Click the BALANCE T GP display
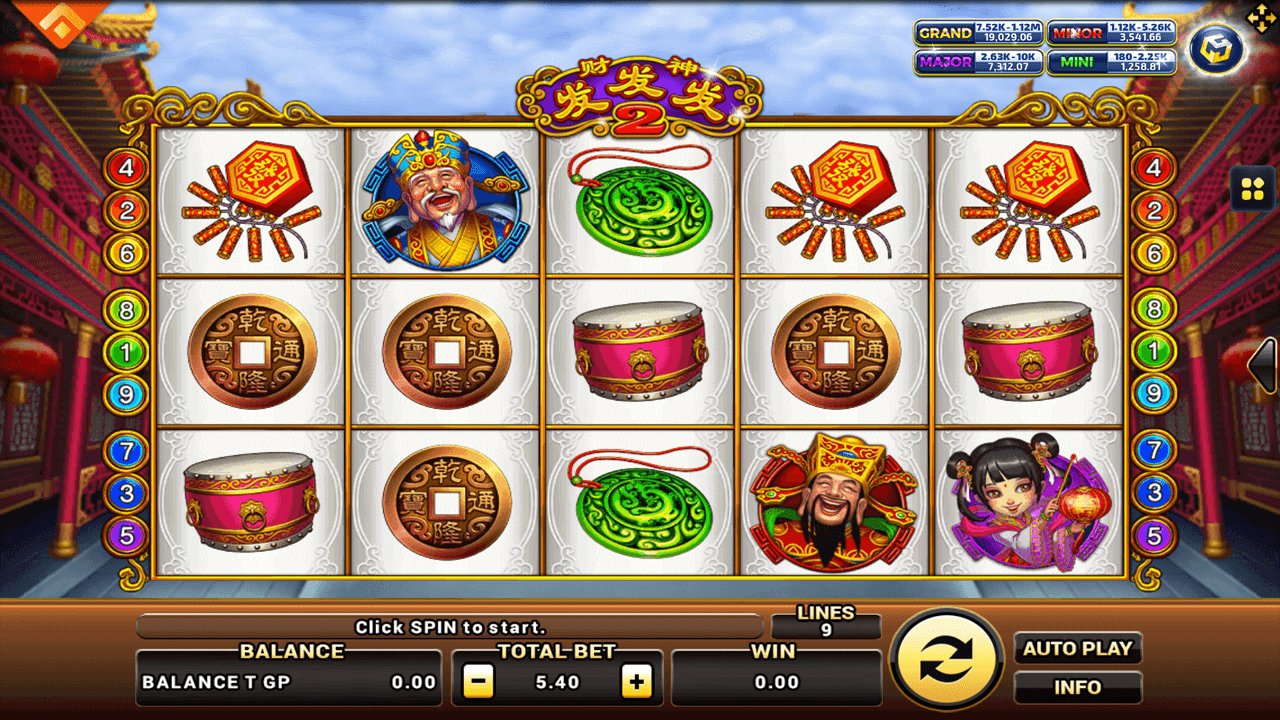The width and height of the screenshot is (1280, 720). (288, 683)
